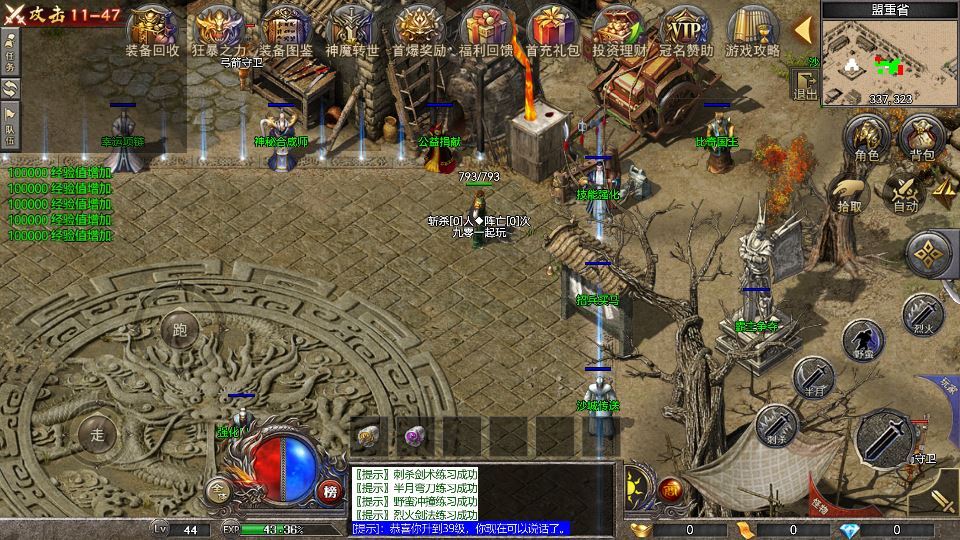Use the 野蛮 charge skill

coord(862,339)
